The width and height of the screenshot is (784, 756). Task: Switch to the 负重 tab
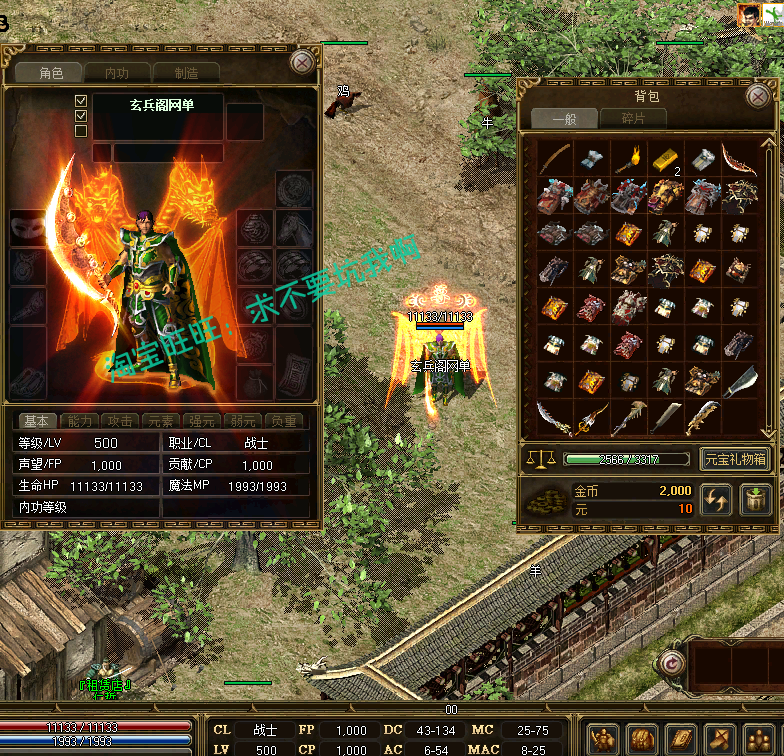(284, 421)
